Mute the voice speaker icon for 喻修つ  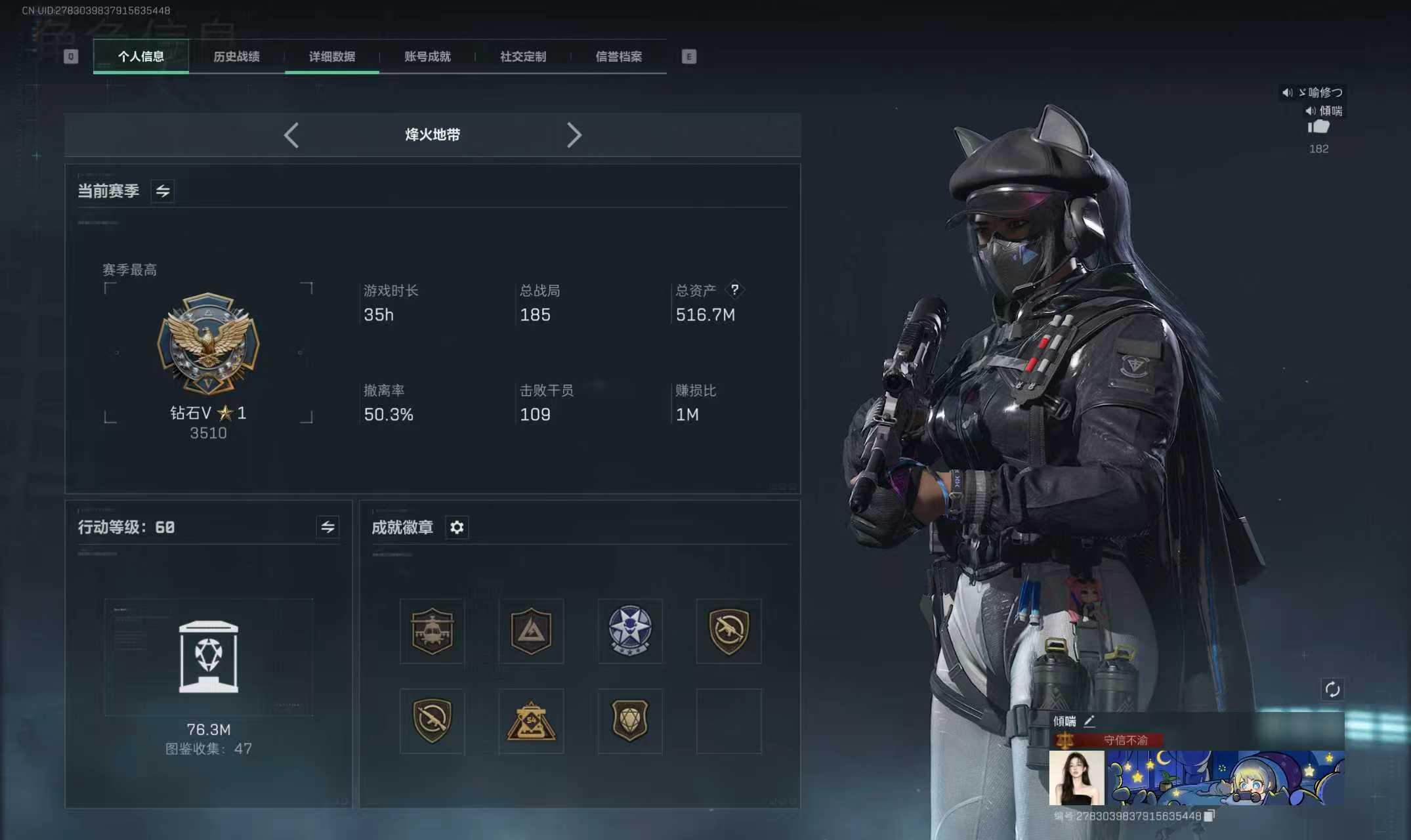pyautogui.click(x=1287, y=93)
